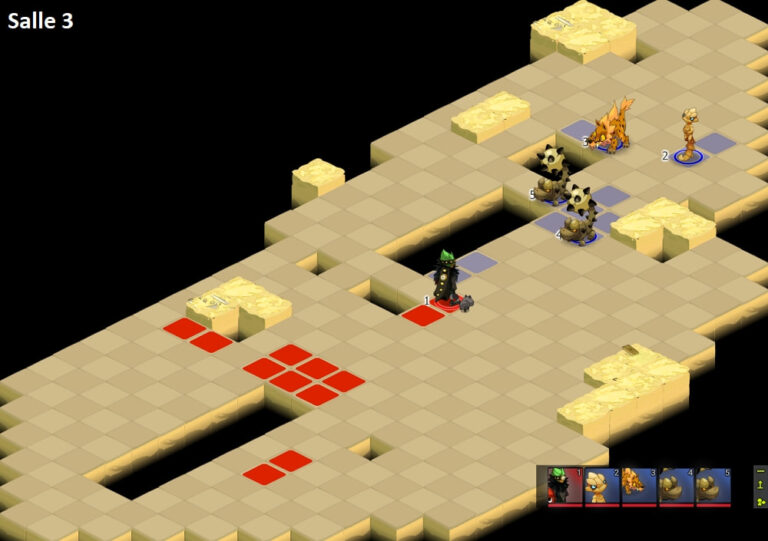Select the orange spiky monster portrait numbered 3
This screenshot has height=541, width=768.
coord(639,486)
